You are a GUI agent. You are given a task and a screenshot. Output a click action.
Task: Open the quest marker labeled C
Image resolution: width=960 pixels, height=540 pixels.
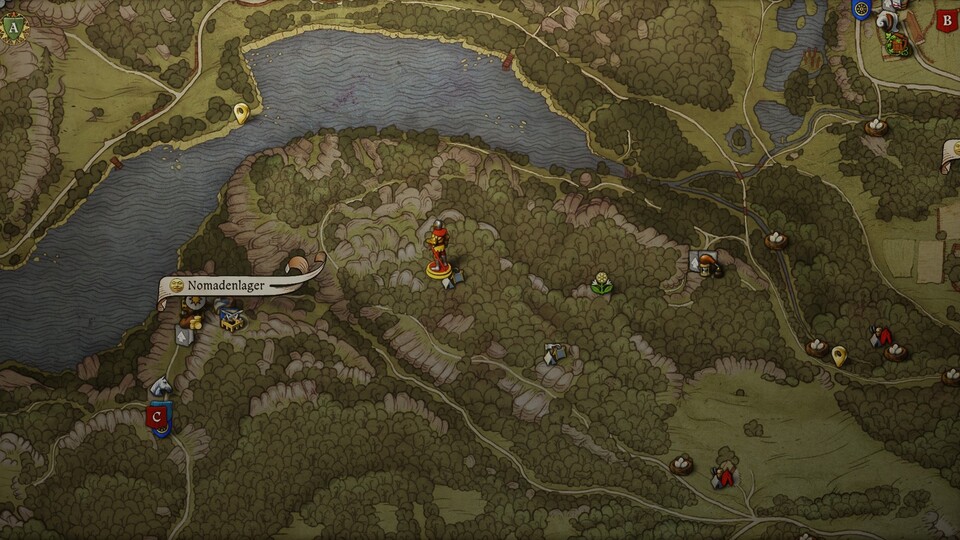point(157,417)
